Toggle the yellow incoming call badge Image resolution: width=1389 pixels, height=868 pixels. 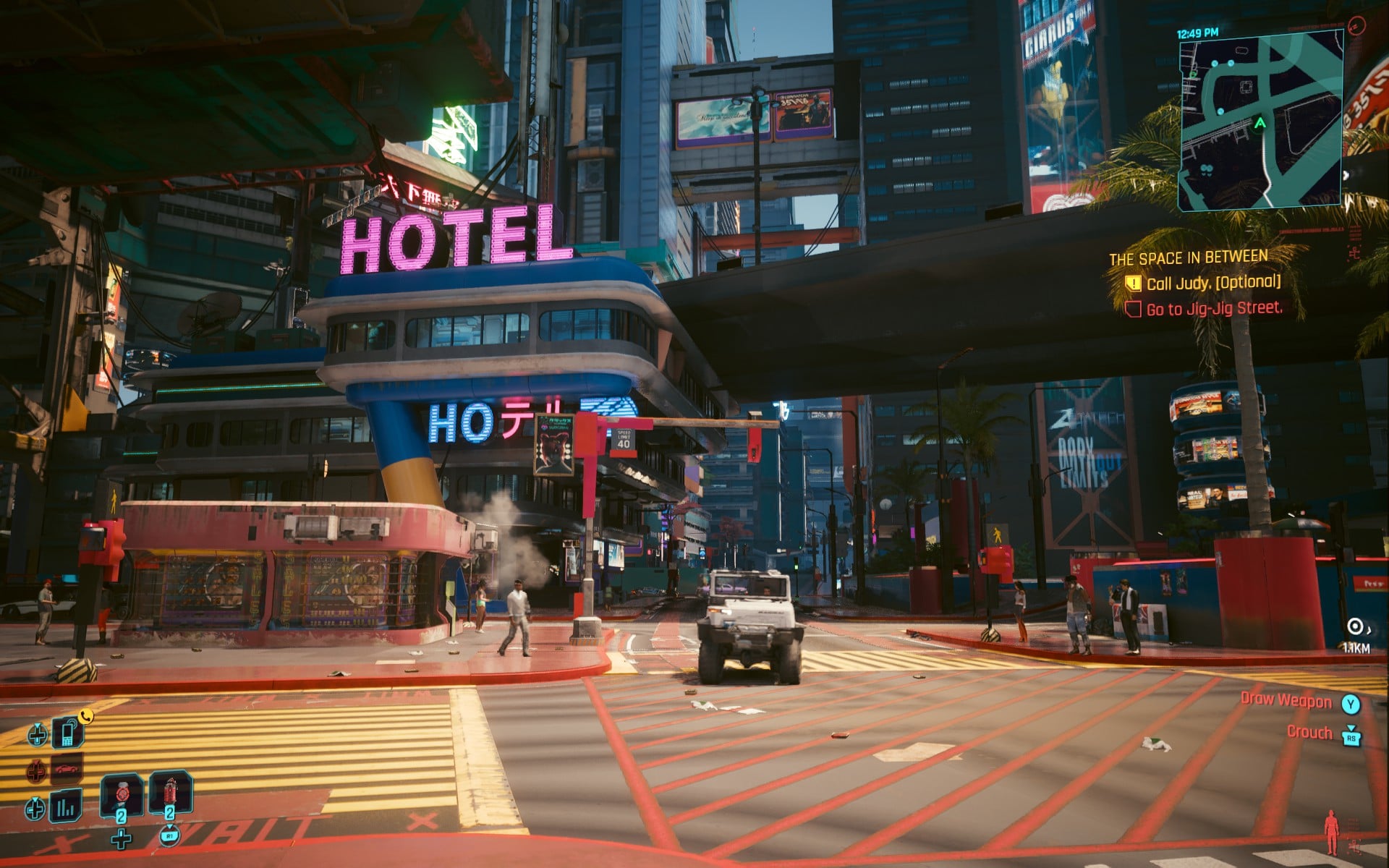click(x=85, y=716)
